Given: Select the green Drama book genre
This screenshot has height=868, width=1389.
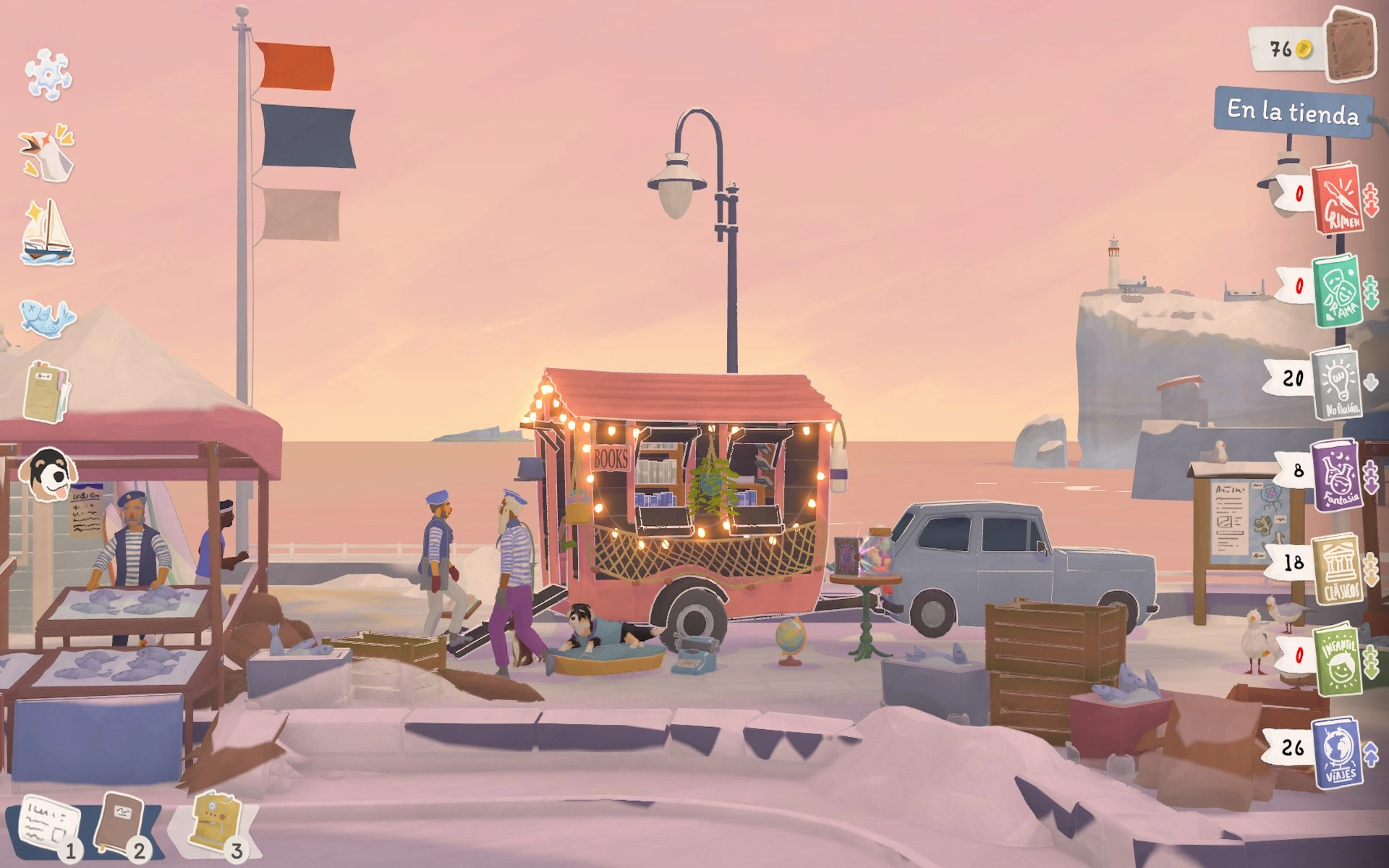Looking at the screenshot, I should point(1337,289).
